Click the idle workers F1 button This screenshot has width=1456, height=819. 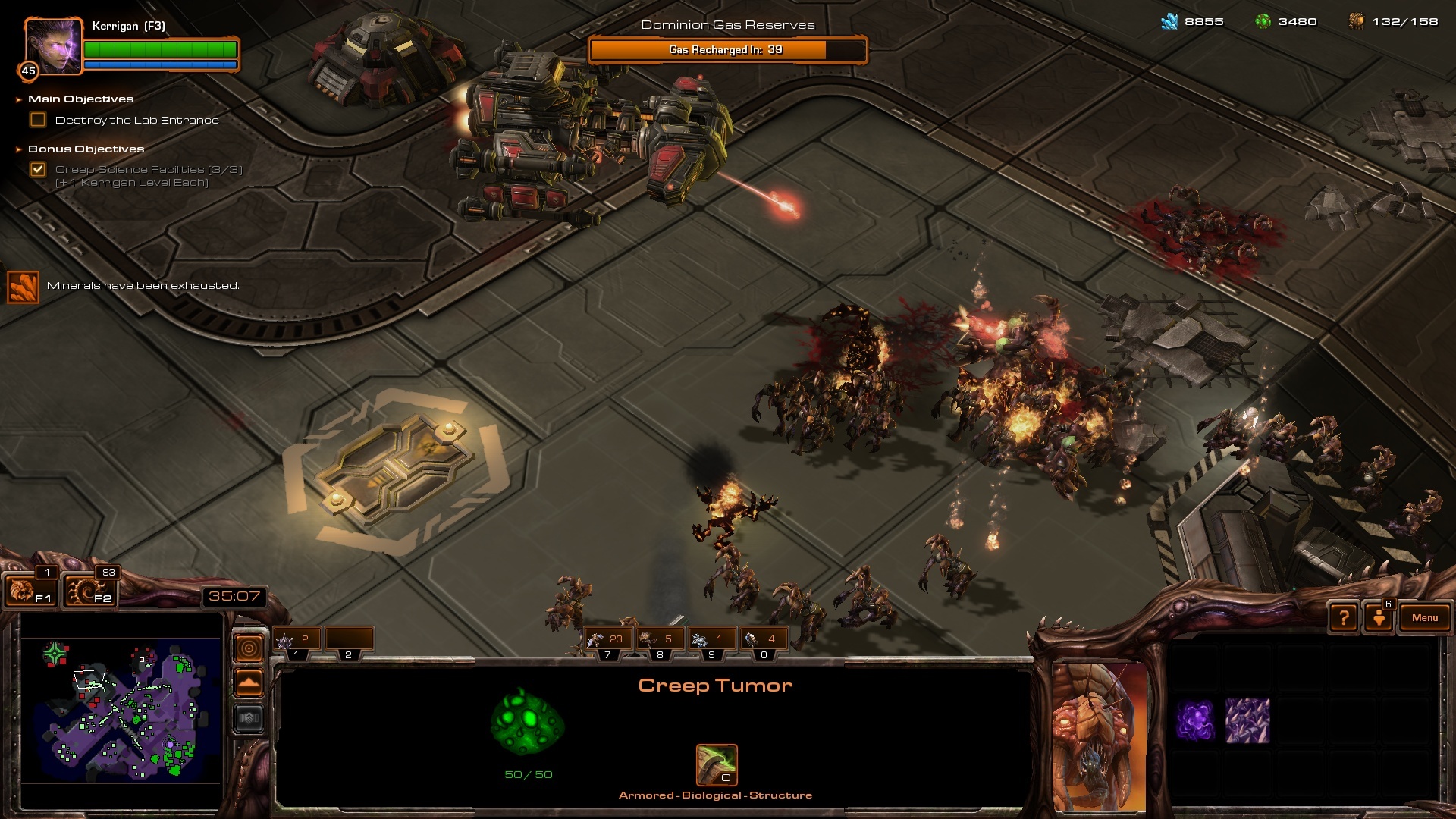click(x=29, y=591)
